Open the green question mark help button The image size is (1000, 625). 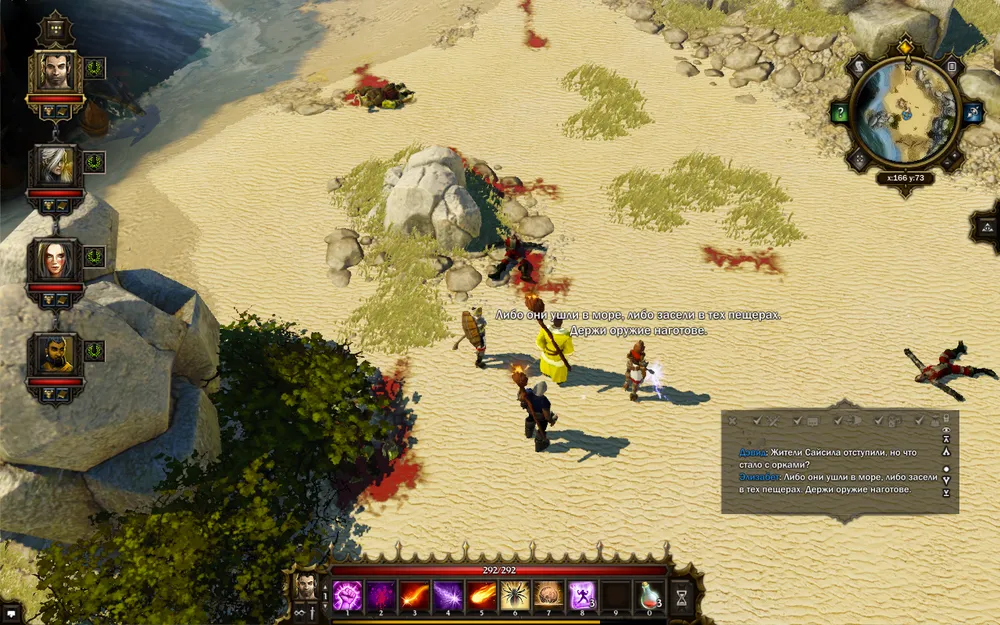840,113
